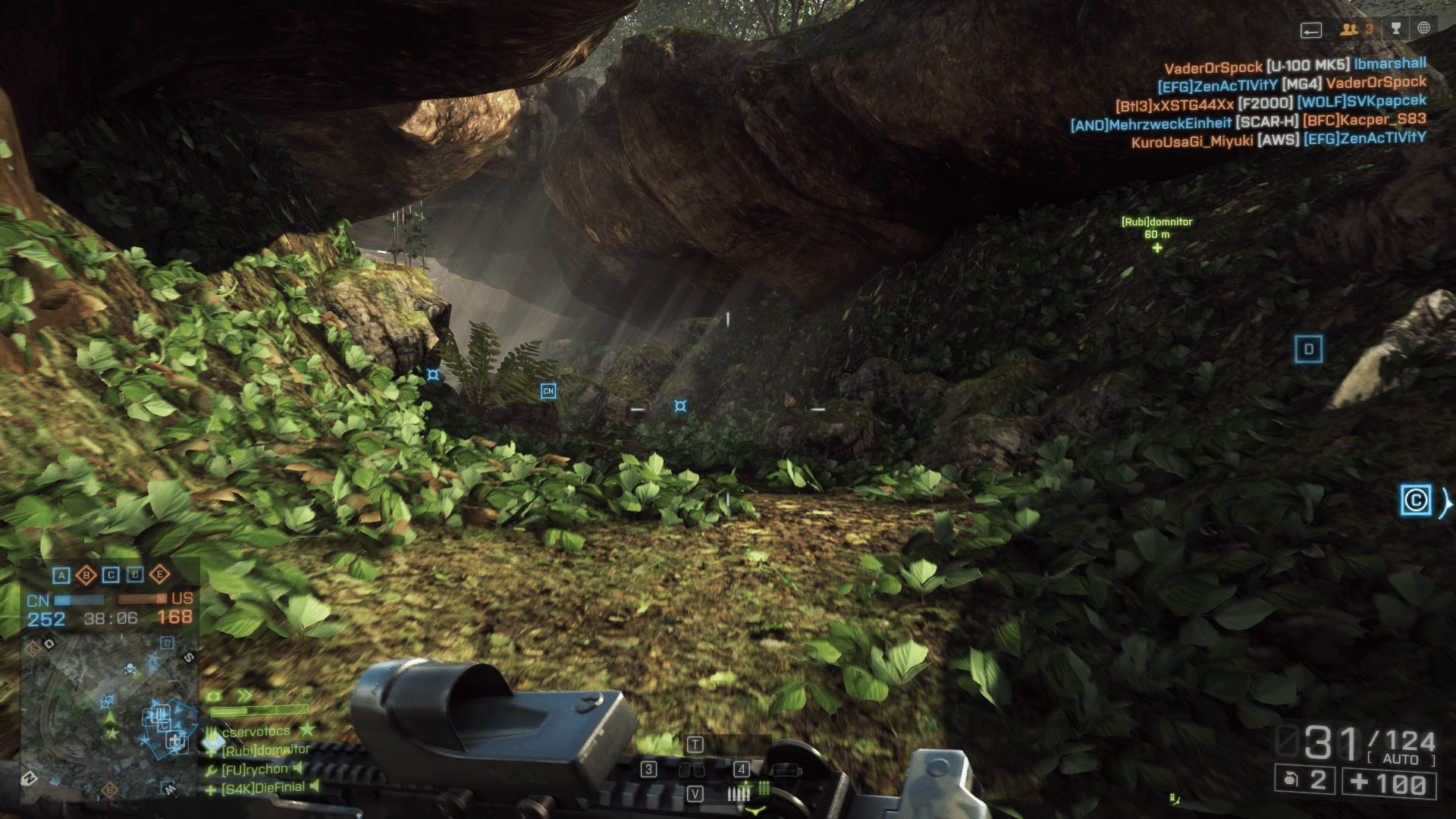Open the trophy scoreboard icon
1456x819 pixels.
1396,29
